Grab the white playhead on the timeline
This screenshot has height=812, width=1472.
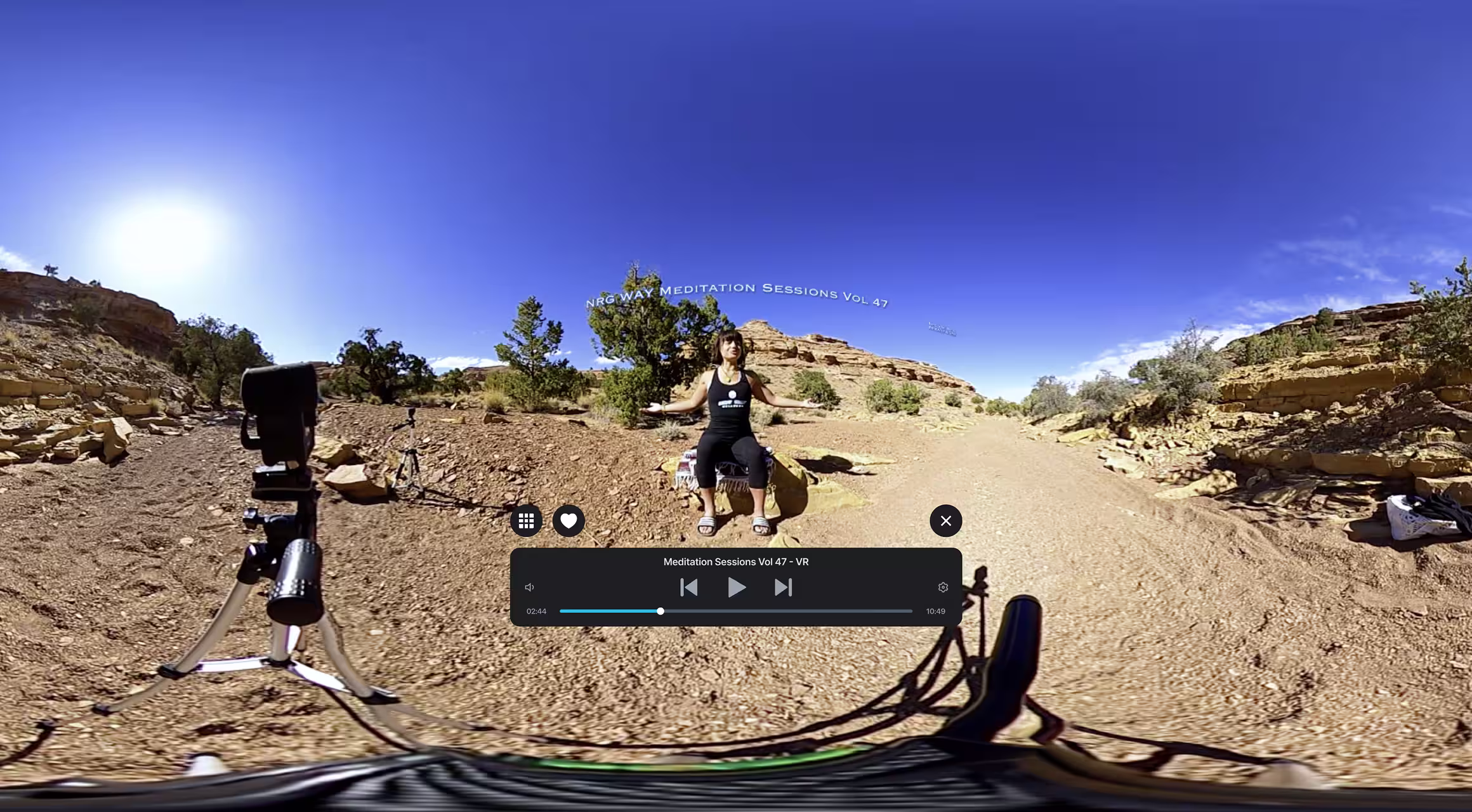click(x=660, y=611)
